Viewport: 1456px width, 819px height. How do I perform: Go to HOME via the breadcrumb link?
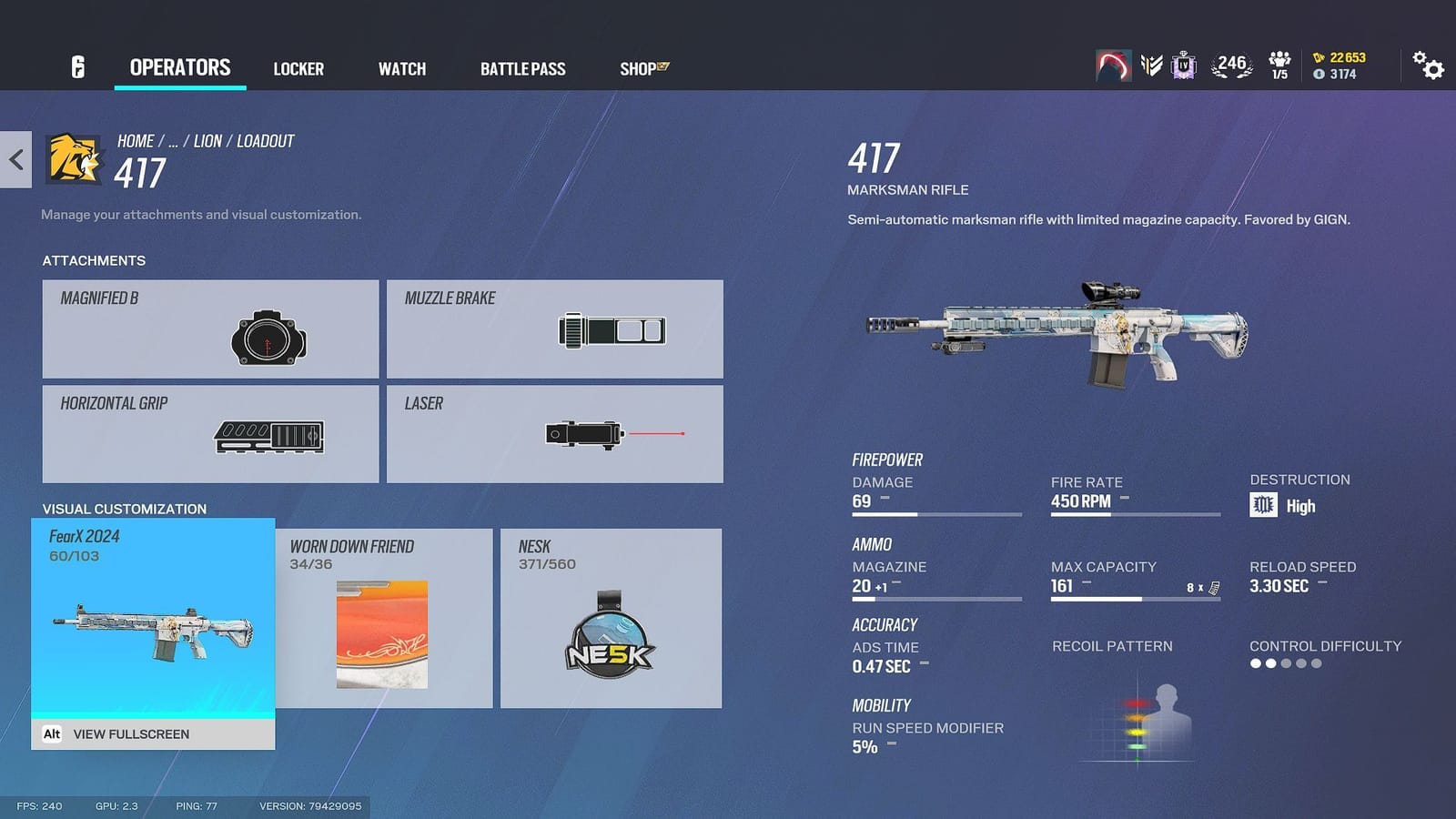135,140
